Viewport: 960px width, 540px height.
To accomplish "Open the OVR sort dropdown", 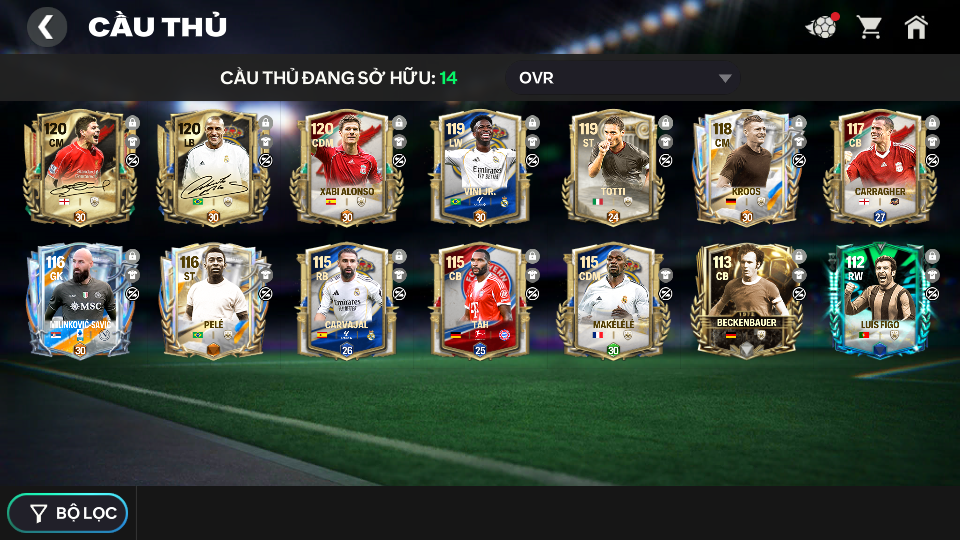I will pyautogui.click(x=624, y=78).
